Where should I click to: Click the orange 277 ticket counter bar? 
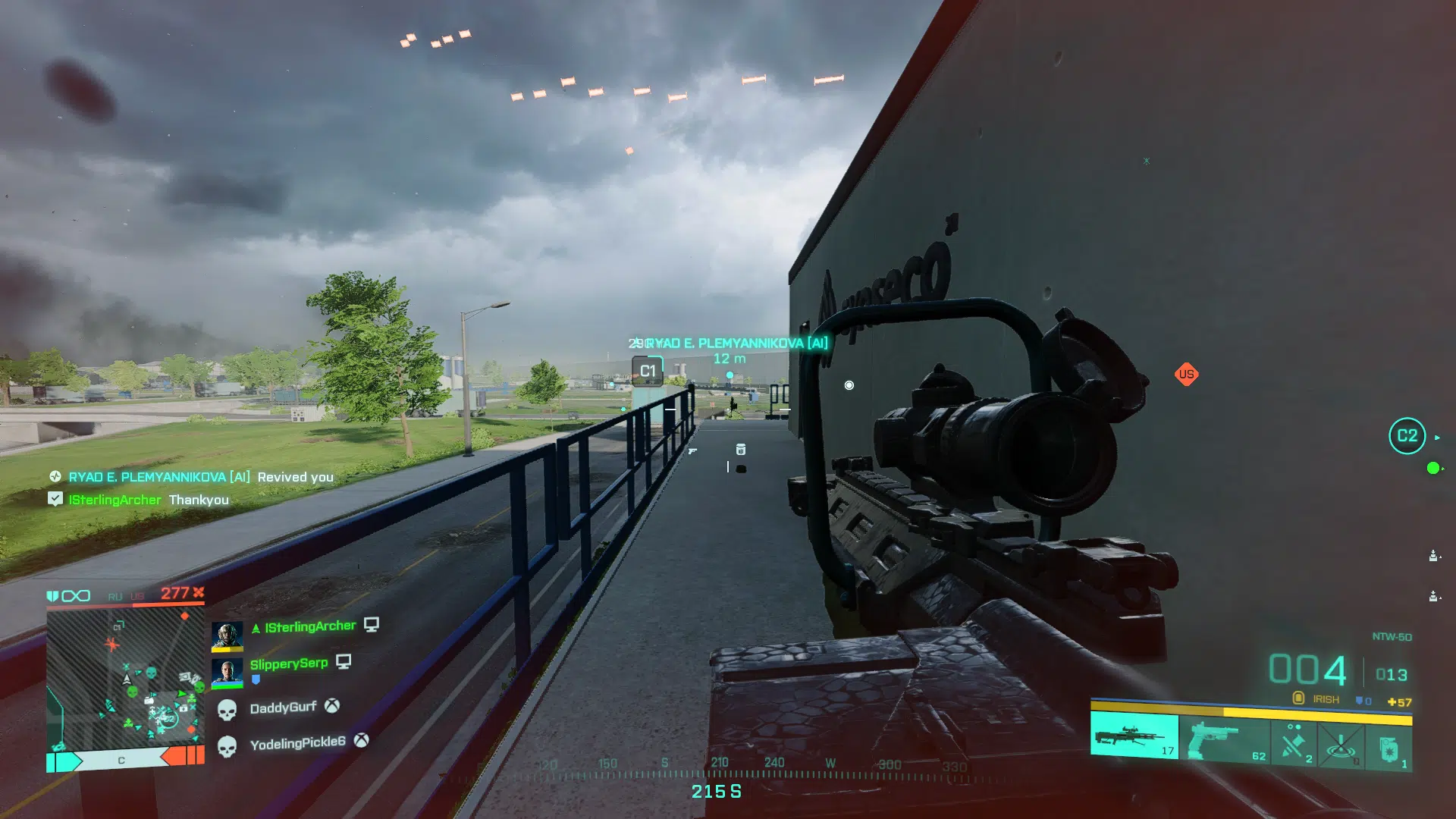tap(172, 593)
